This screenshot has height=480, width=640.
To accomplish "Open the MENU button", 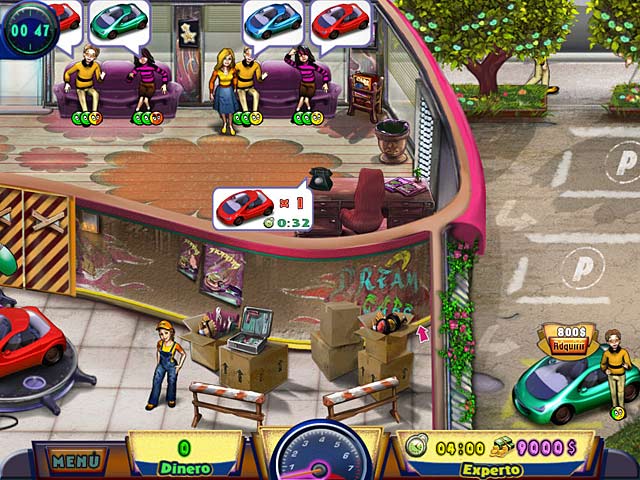I will point(75,461).
